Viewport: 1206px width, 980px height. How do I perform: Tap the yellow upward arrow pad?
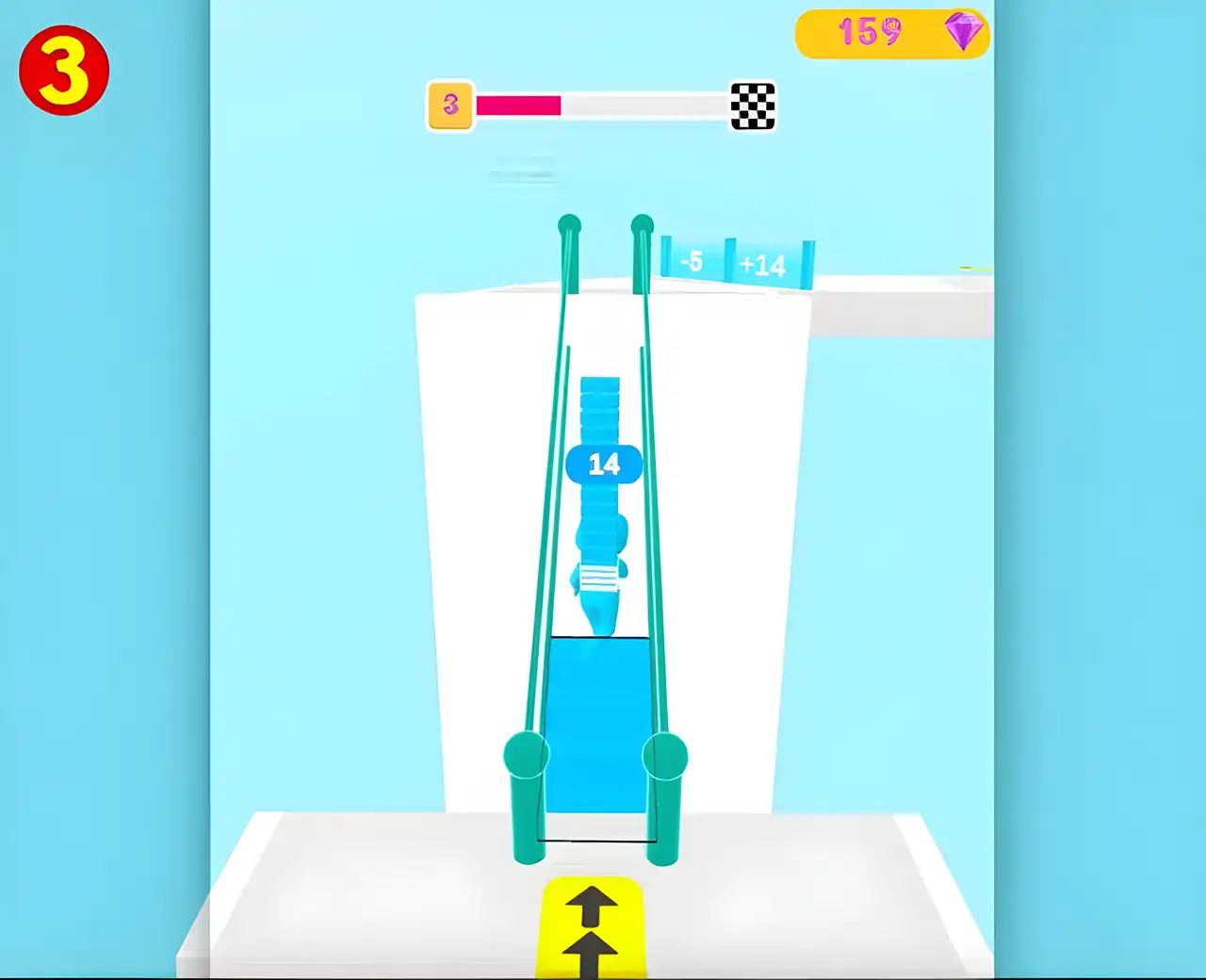click(592, 928)
